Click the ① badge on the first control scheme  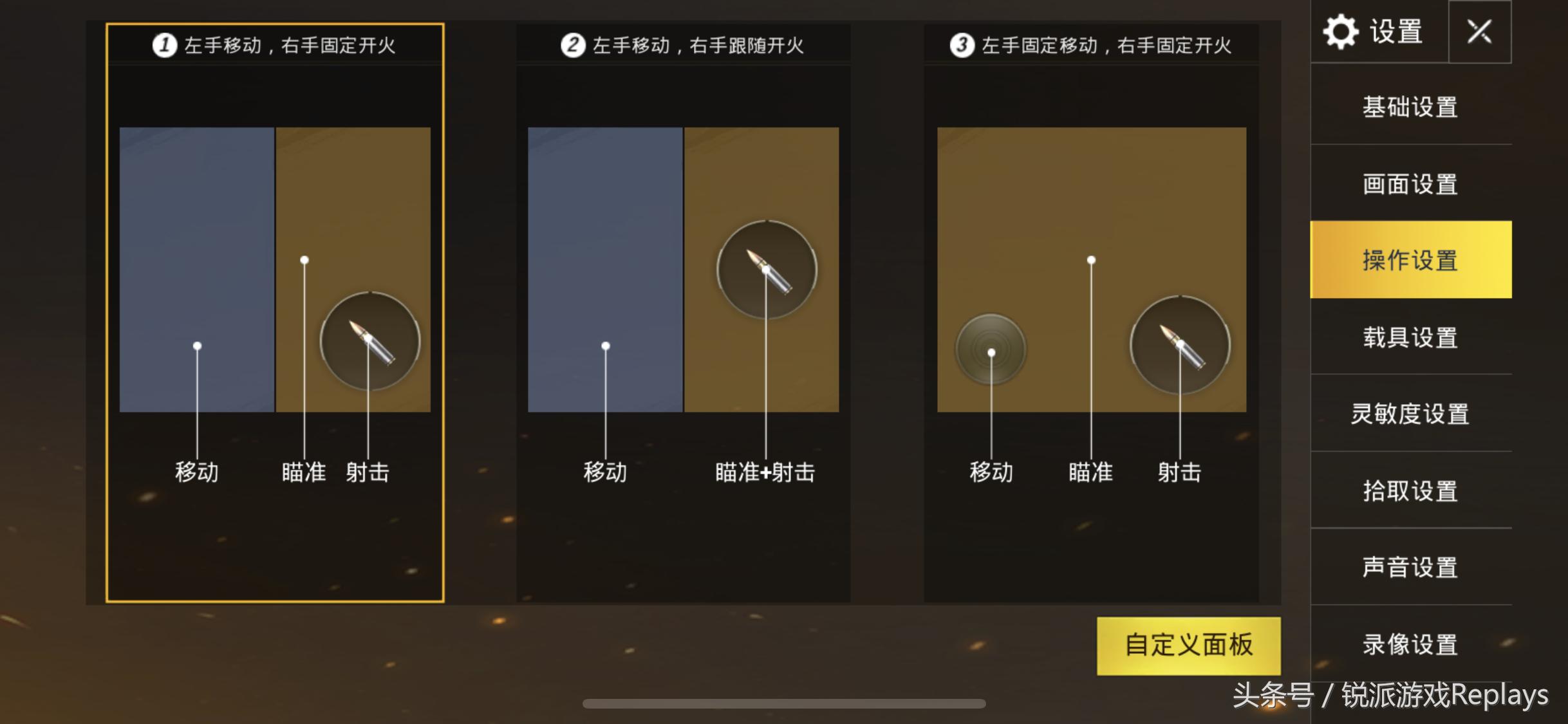point(165,45)
